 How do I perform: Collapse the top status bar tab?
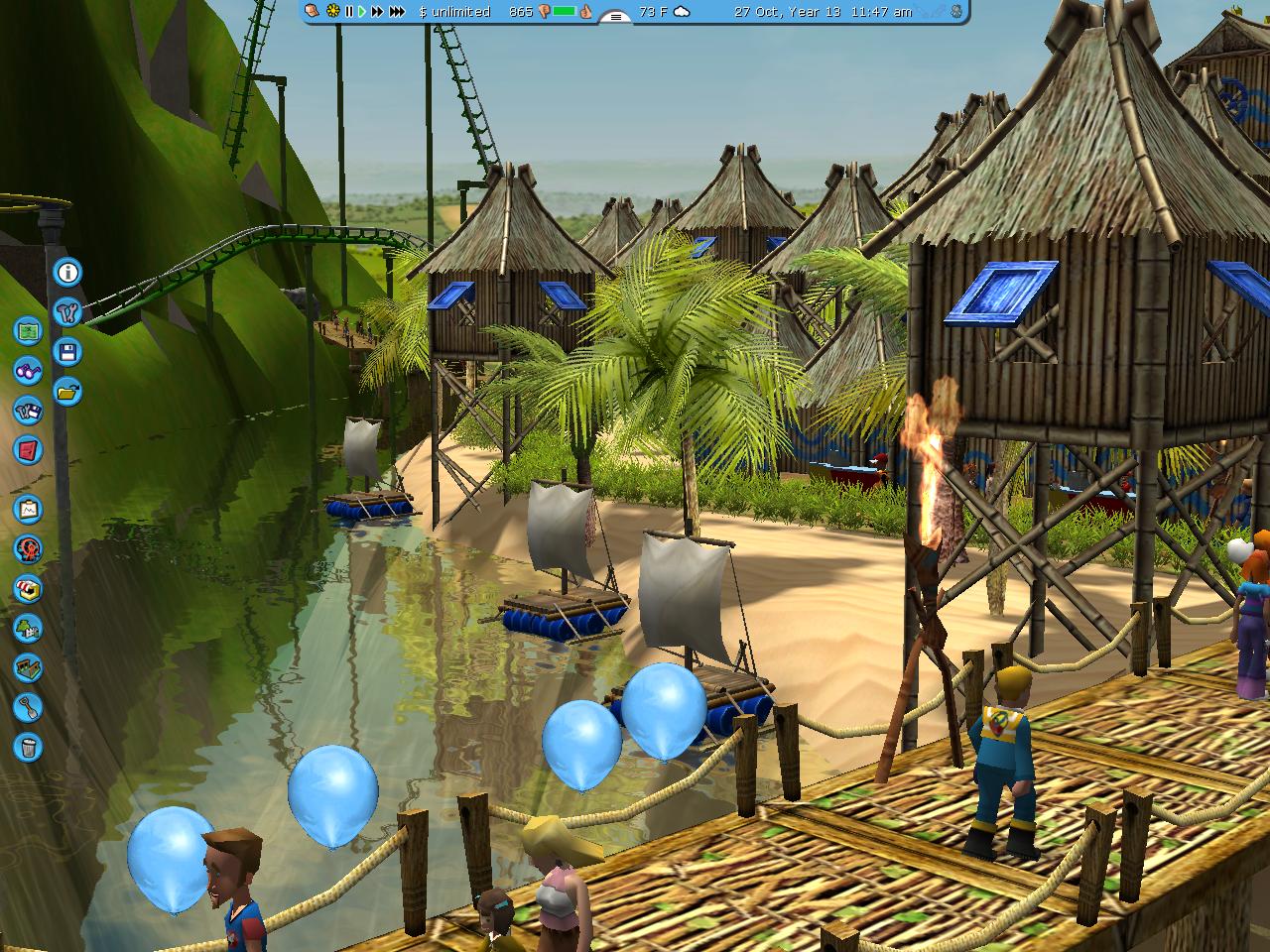coord(616,17)
